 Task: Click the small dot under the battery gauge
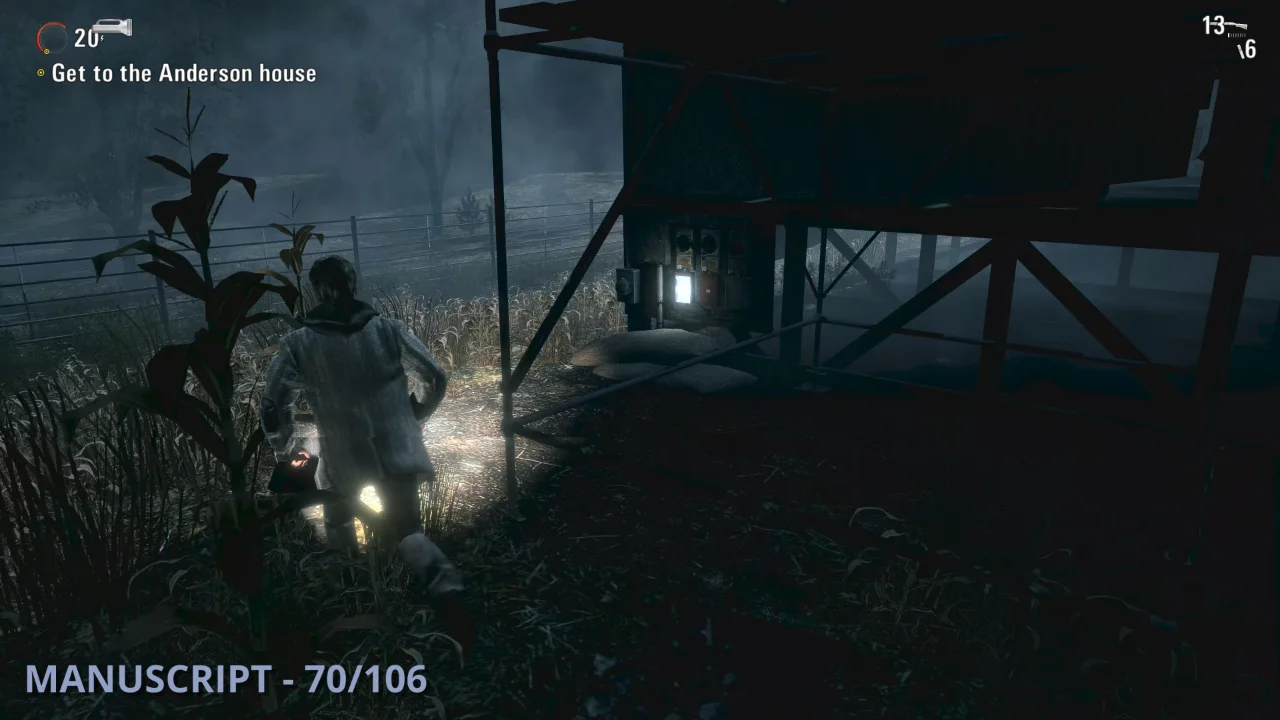click(x=46, y=51)
